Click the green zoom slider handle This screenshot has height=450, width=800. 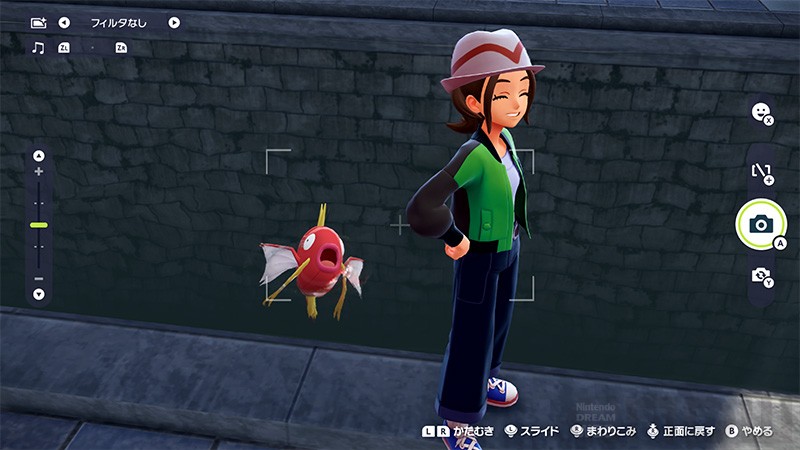39,225
